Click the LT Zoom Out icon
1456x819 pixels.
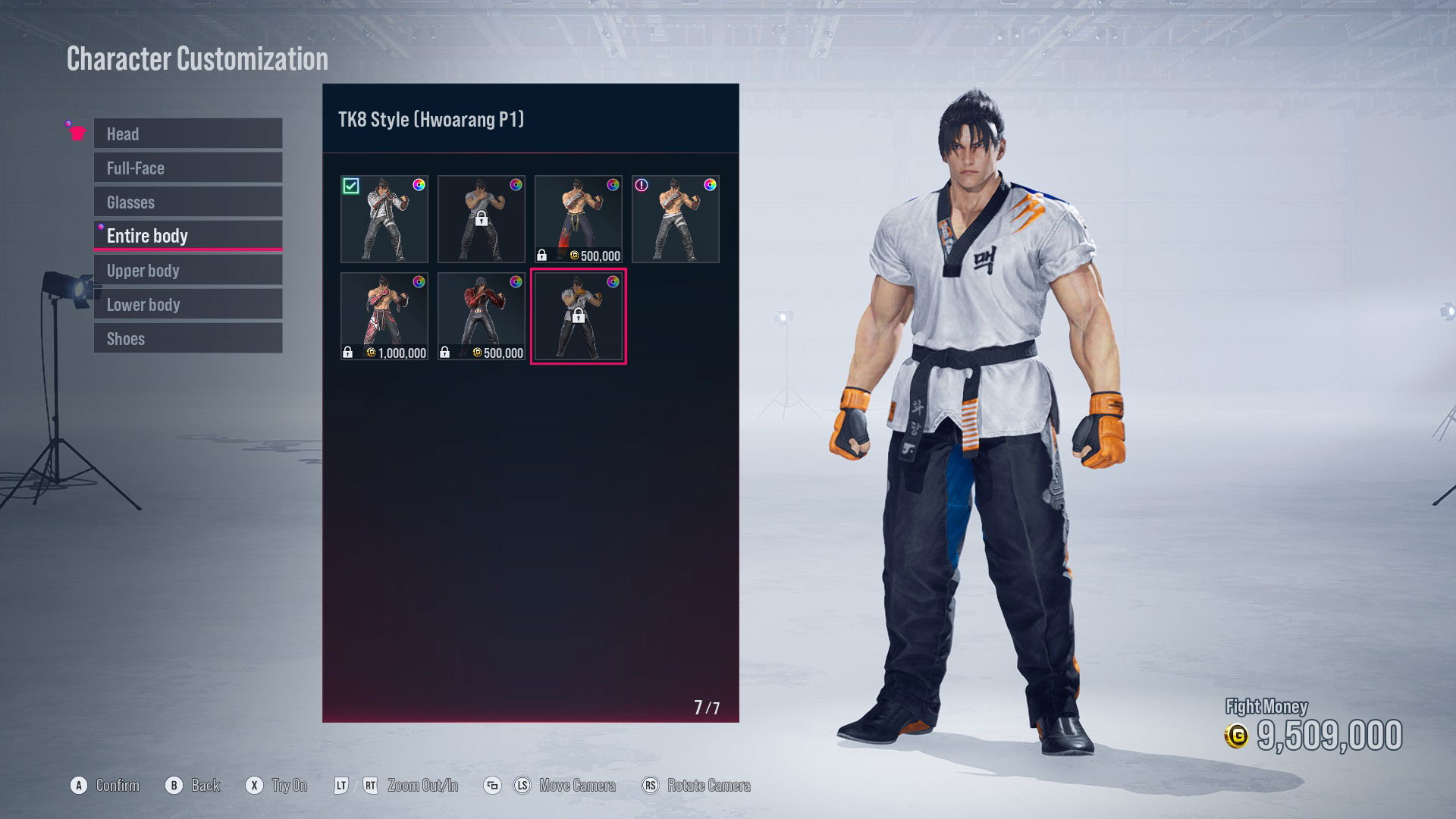tap(344, 786)
